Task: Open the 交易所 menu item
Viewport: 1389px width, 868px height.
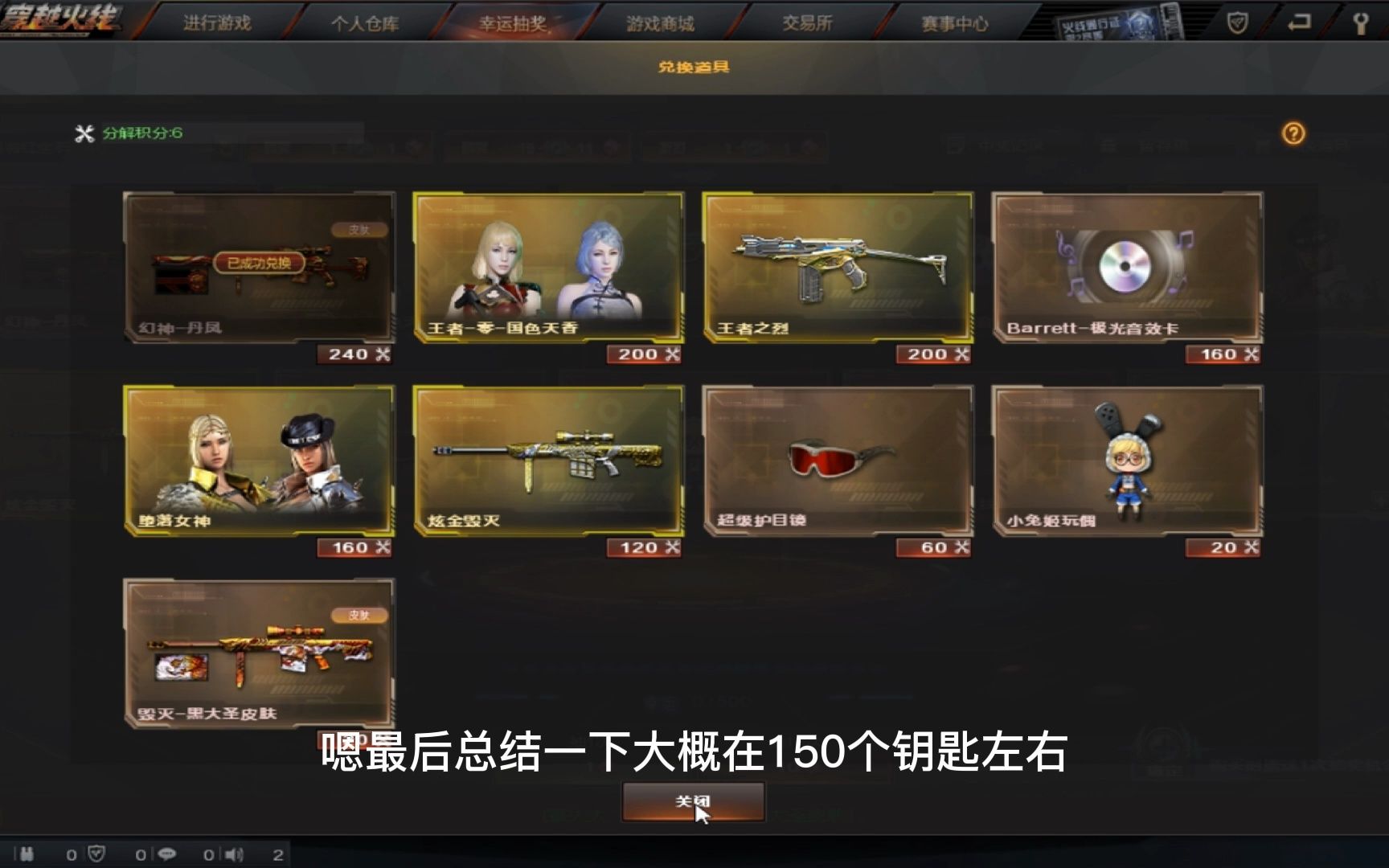Action: pyautogui.click(x=808, y=23)
